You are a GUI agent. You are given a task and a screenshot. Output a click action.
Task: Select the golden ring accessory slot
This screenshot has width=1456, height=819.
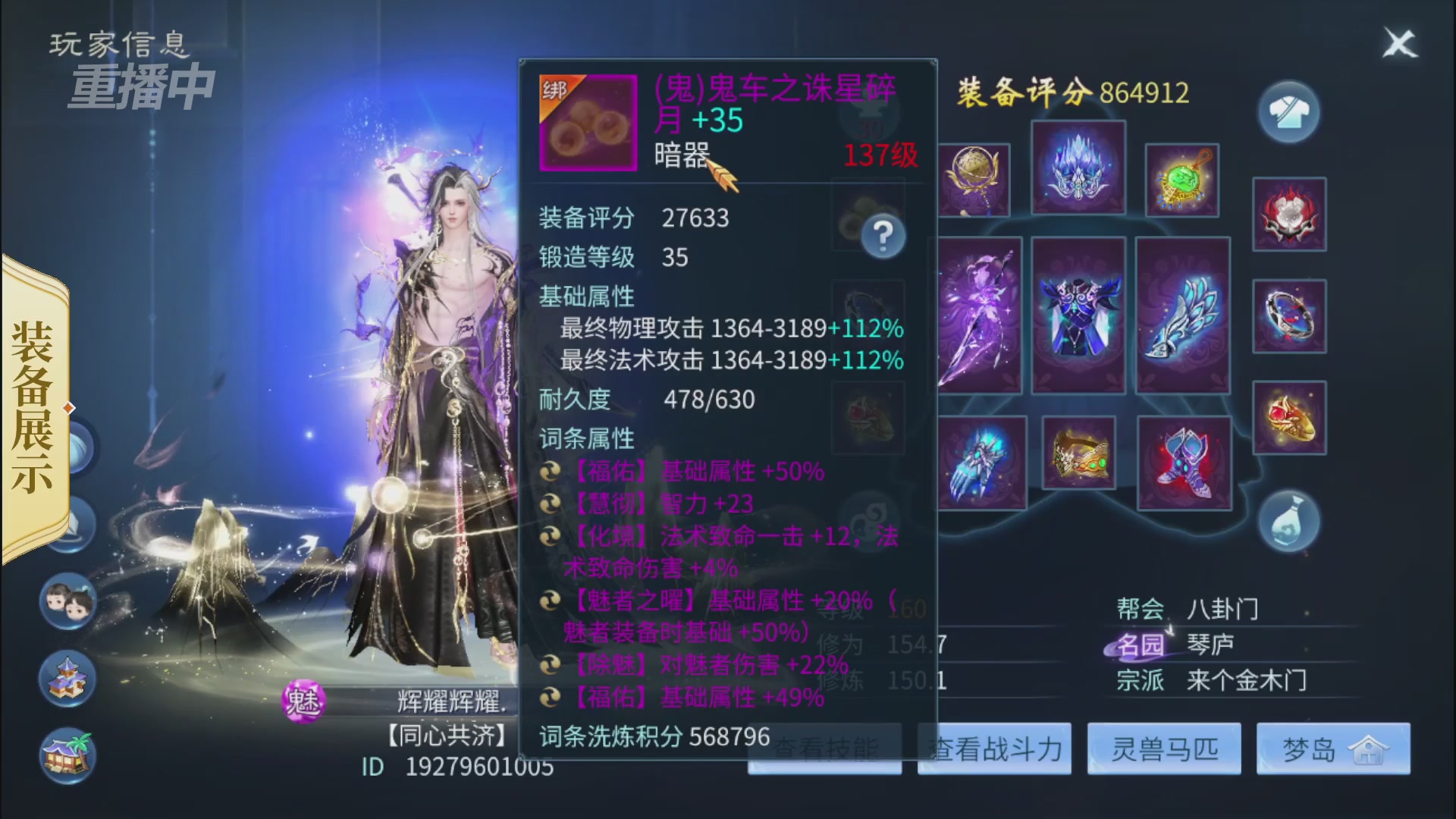pos(1290,418)
